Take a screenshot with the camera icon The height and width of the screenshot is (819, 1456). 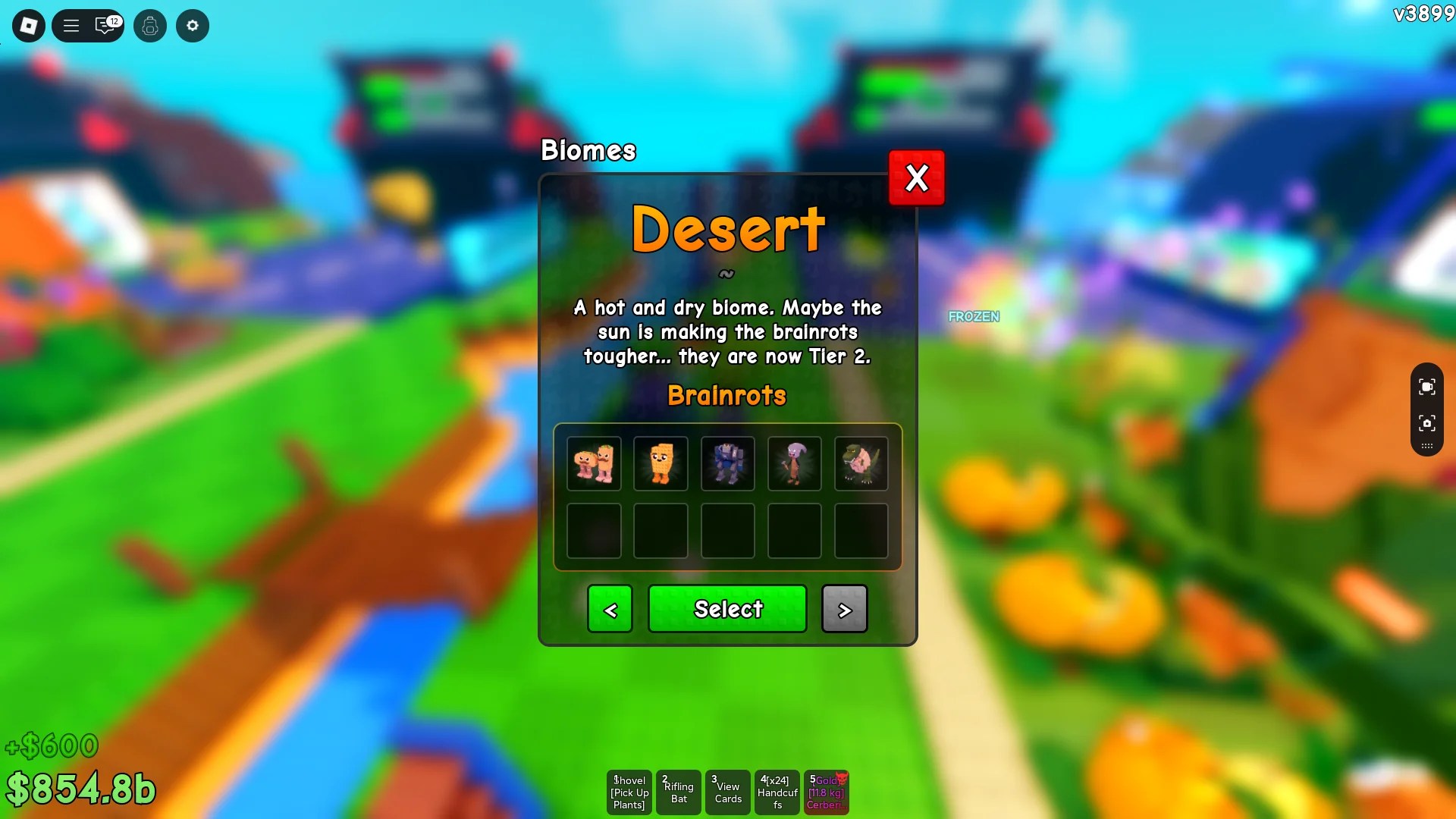(x=1427, y=425)
